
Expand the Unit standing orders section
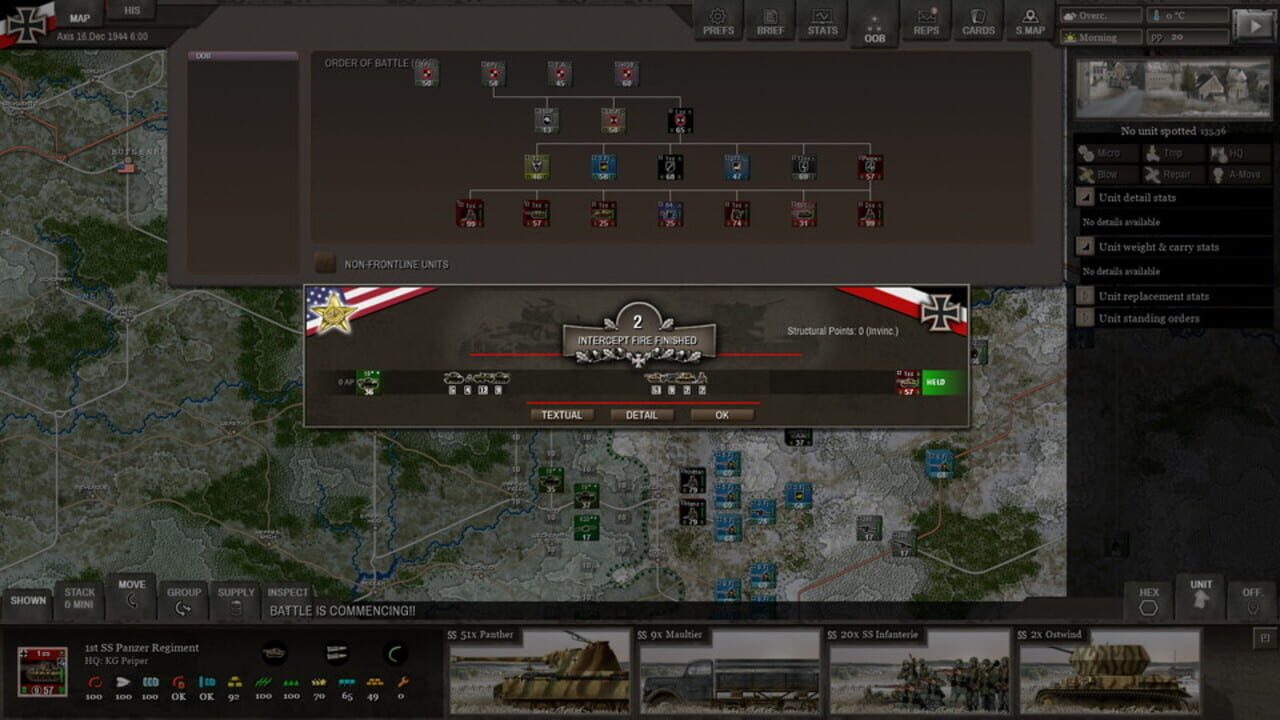1086,318
